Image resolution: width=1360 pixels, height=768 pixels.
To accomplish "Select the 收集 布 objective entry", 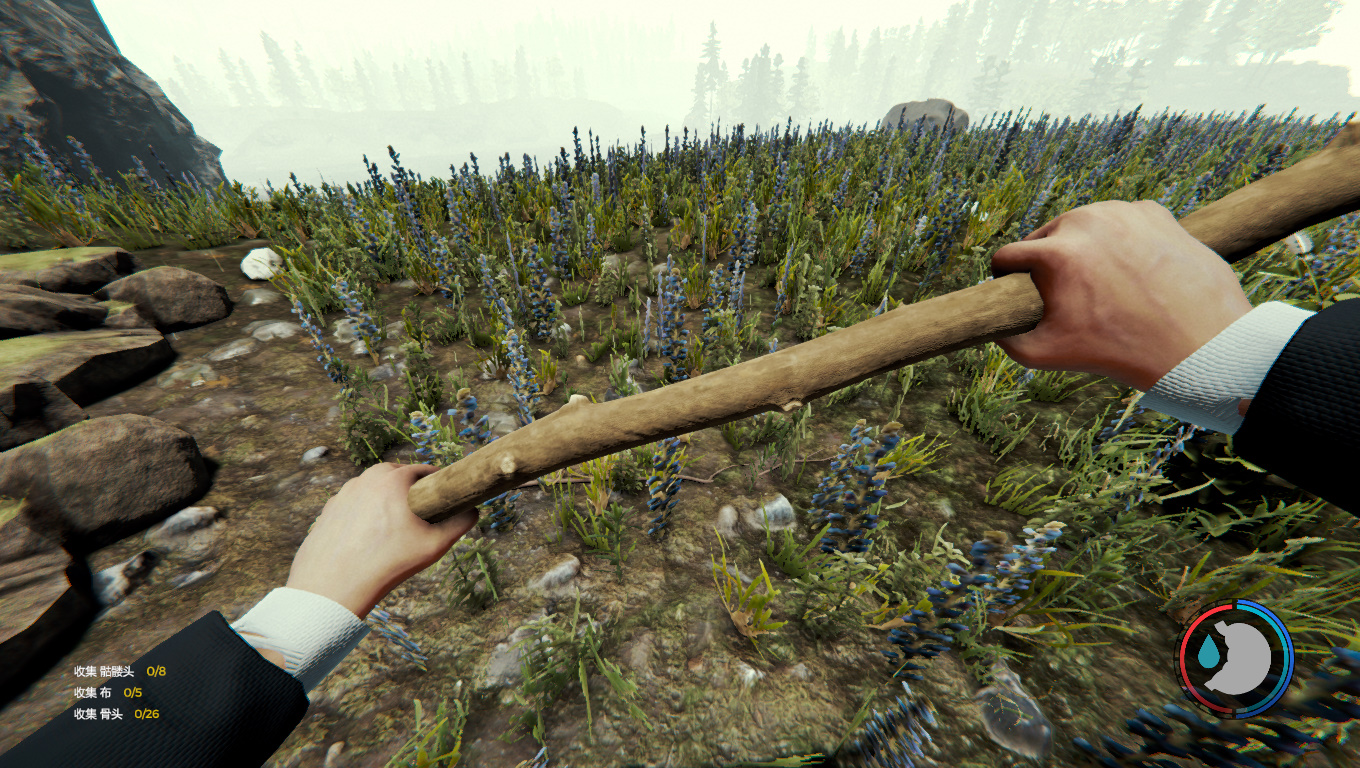I will pos(108,692).
